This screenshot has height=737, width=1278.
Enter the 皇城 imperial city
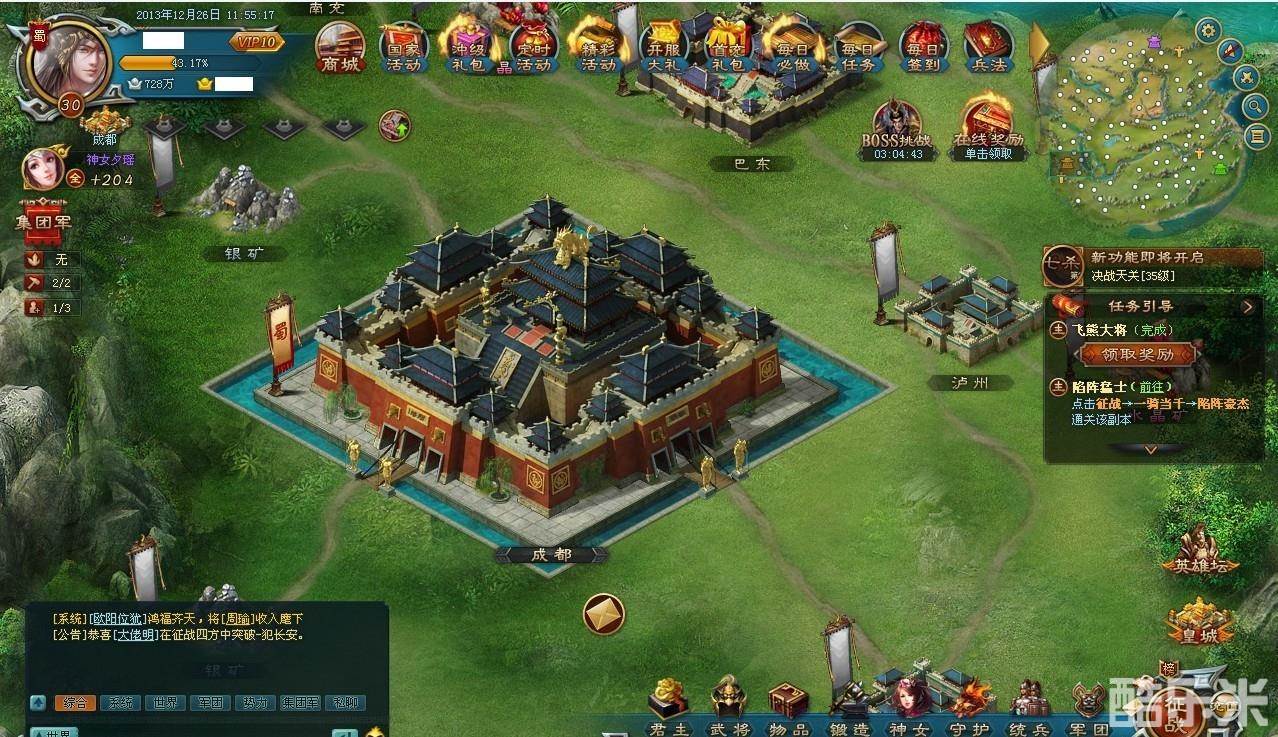tap(1199, 621)
